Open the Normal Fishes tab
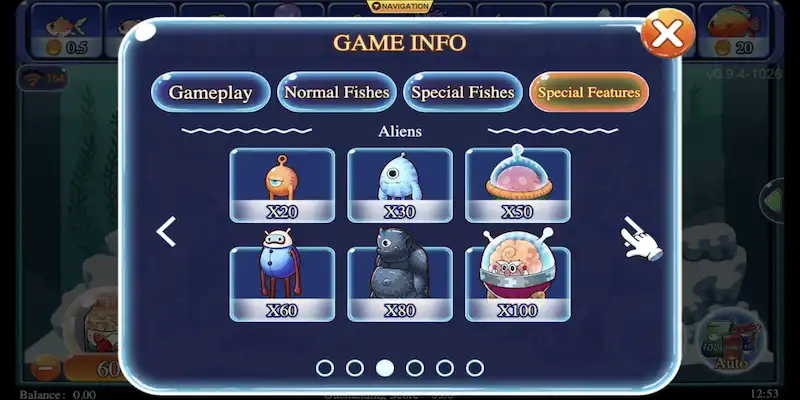Viewport: 800px width, 400px height. (337, 93)
